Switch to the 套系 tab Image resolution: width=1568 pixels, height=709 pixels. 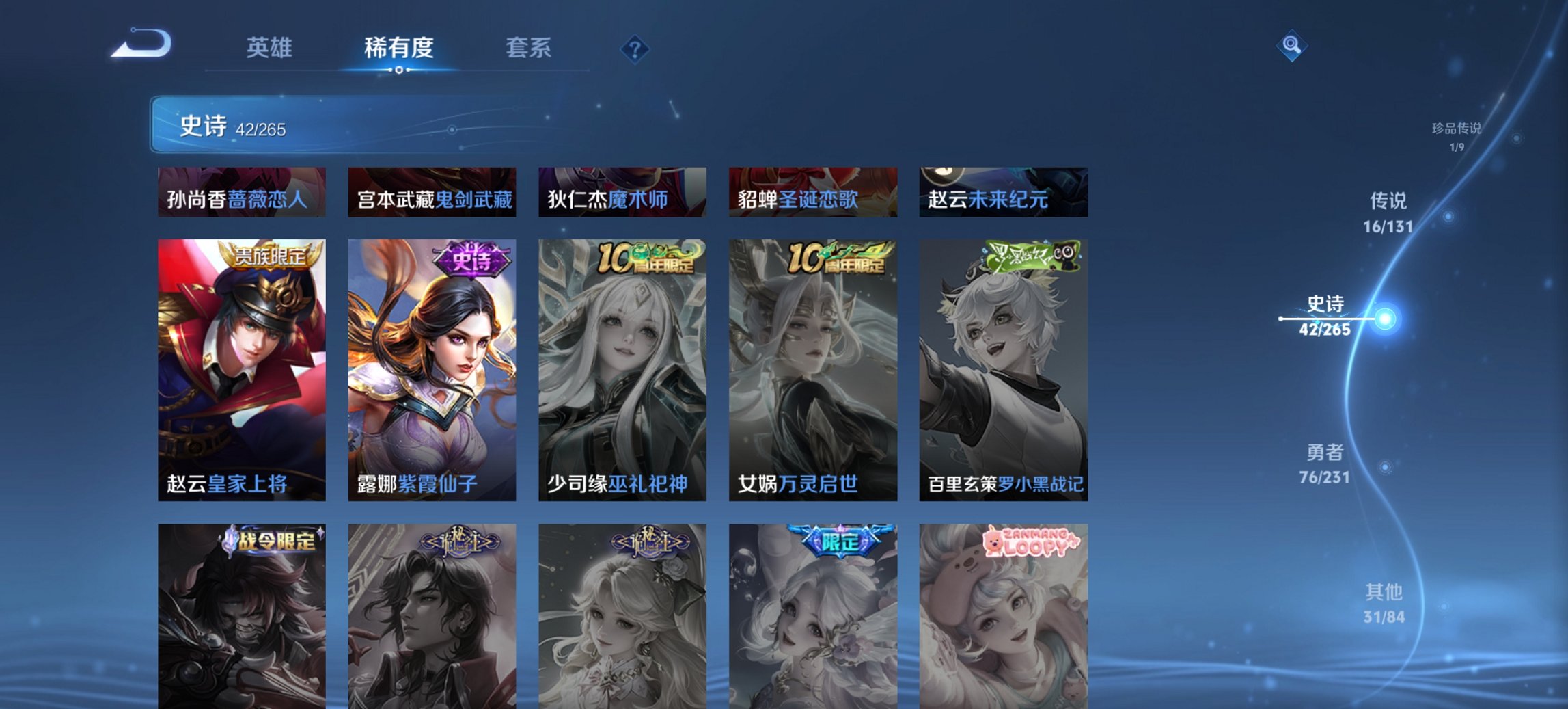529,49
